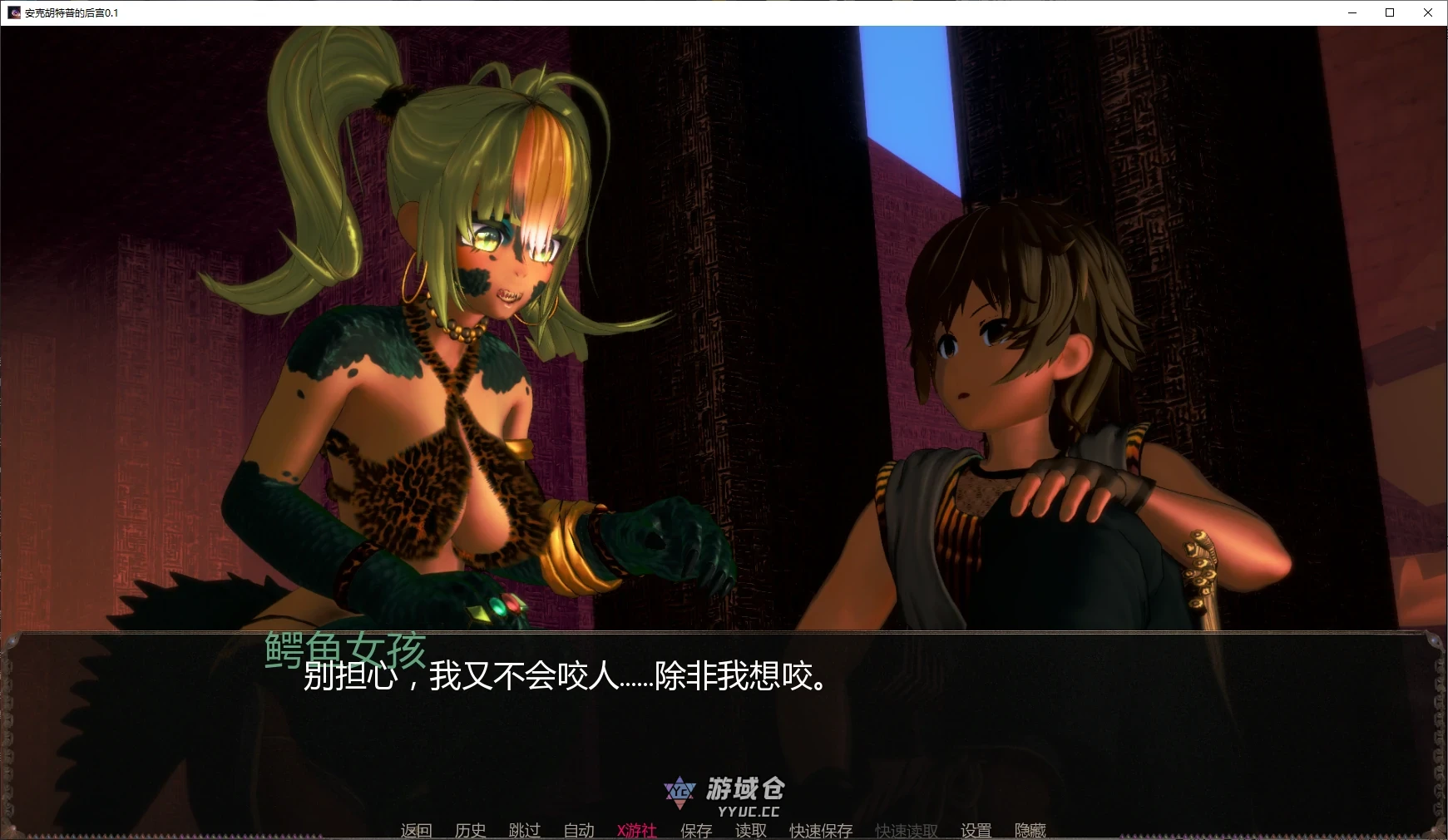1448x840 pixels.
Task: Click 返回 to go back a step
Action: coord(418,831)
